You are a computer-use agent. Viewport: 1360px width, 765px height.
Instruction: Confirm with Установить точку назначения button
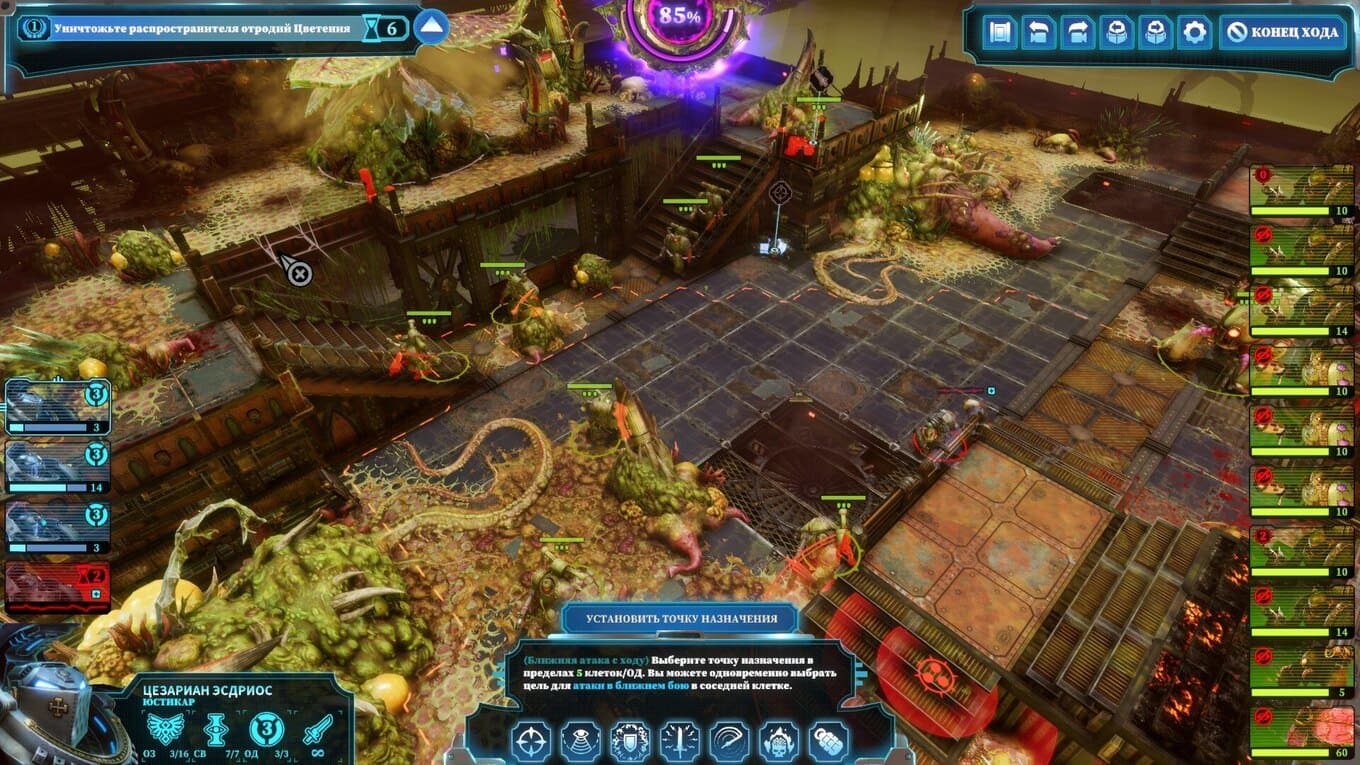pyautogui.click(x=681, y=618)
